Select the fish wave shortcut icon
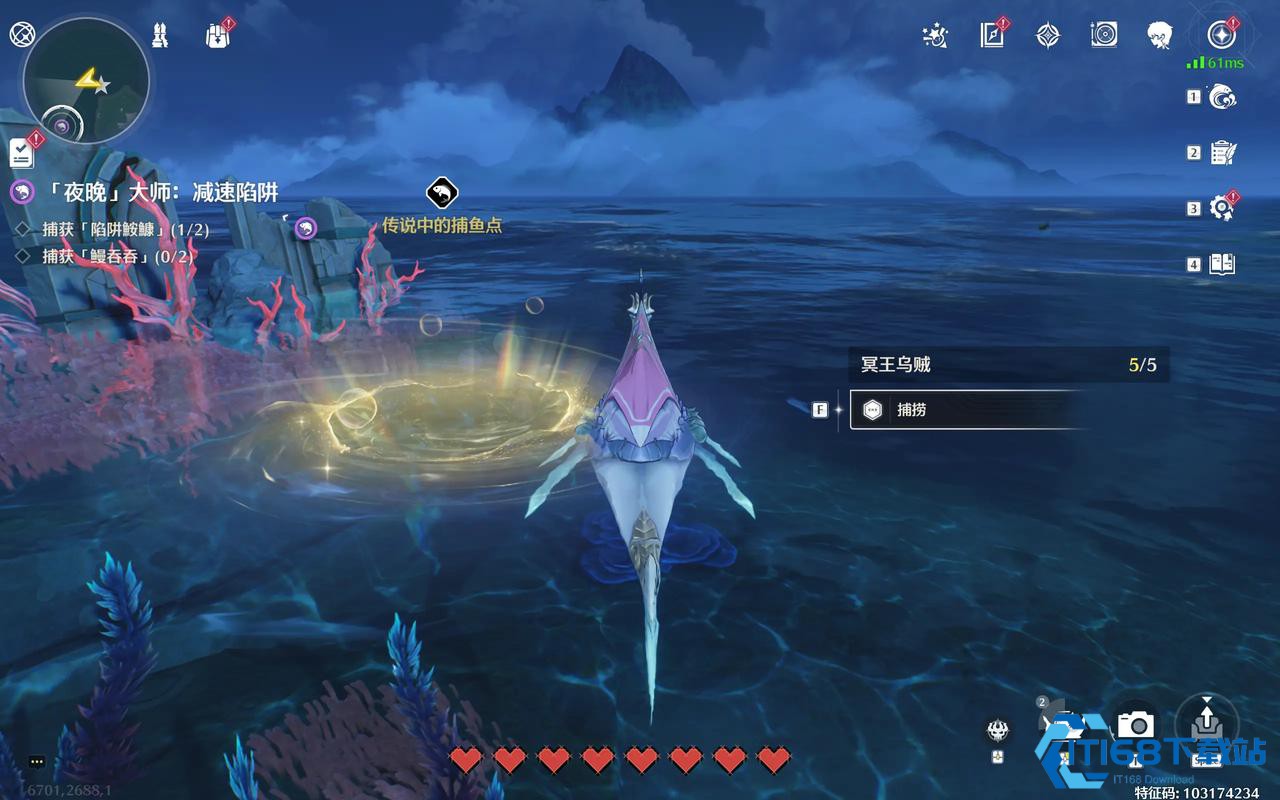 pos(1223,97)
